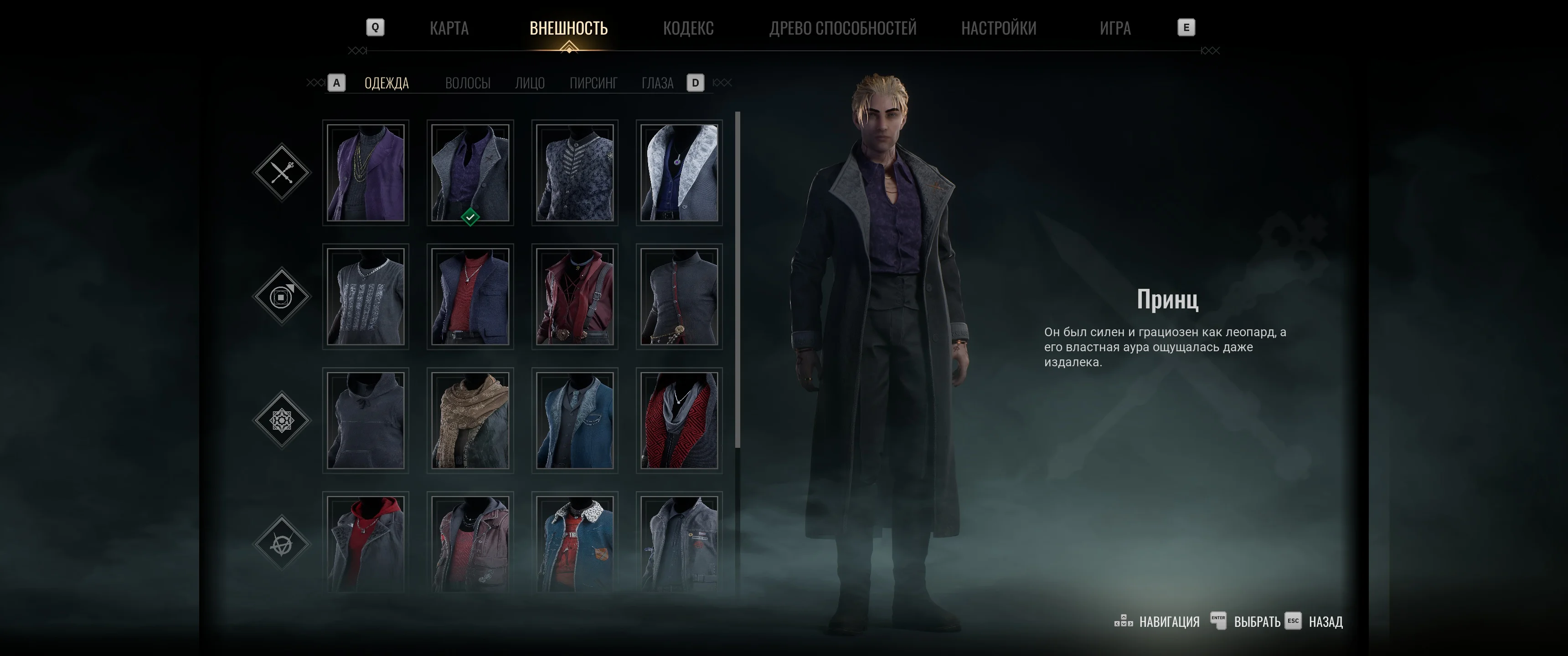Screen dimensions: 1568x656
Task: Open the circled square style category icon
Action: (283, 297)
